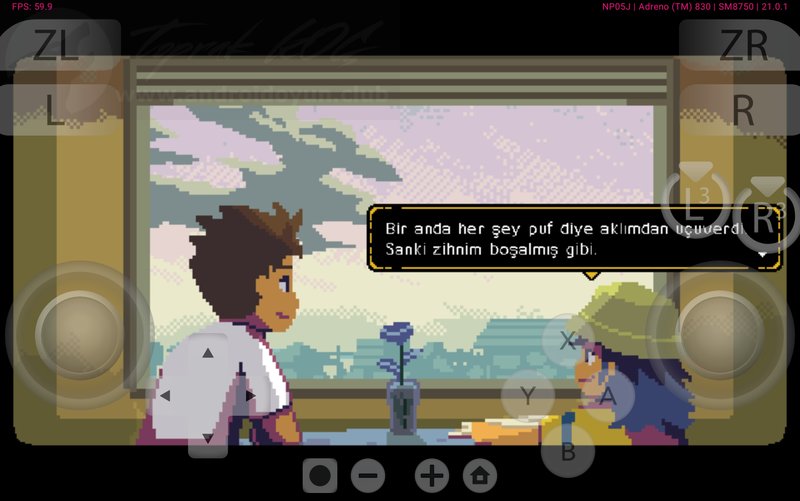
Task: Tap the plus button
Action: click(432, 476)
